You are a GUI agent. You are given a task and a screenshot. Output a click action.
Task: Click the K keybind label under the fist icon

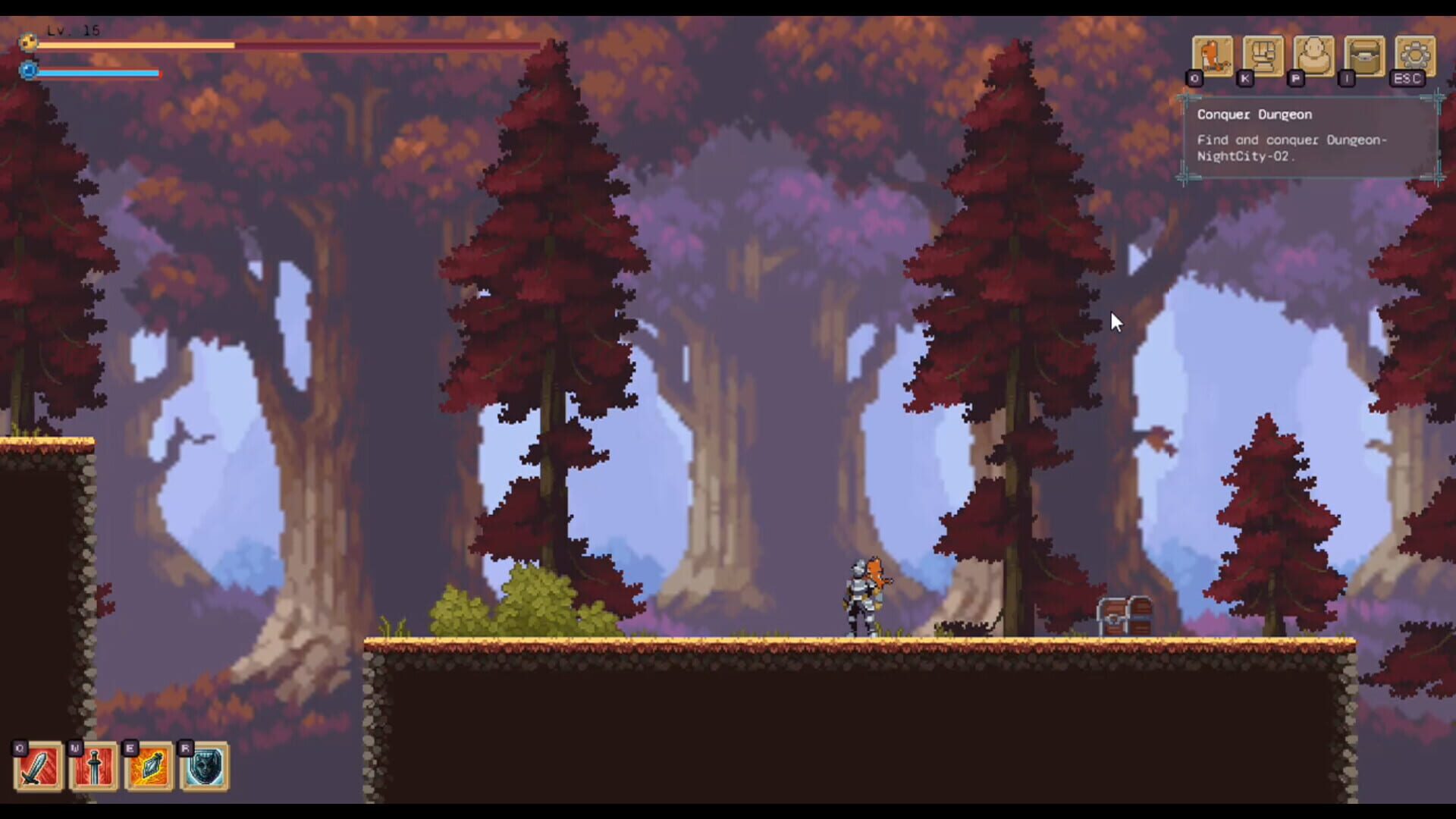[x=1244, y=78]
